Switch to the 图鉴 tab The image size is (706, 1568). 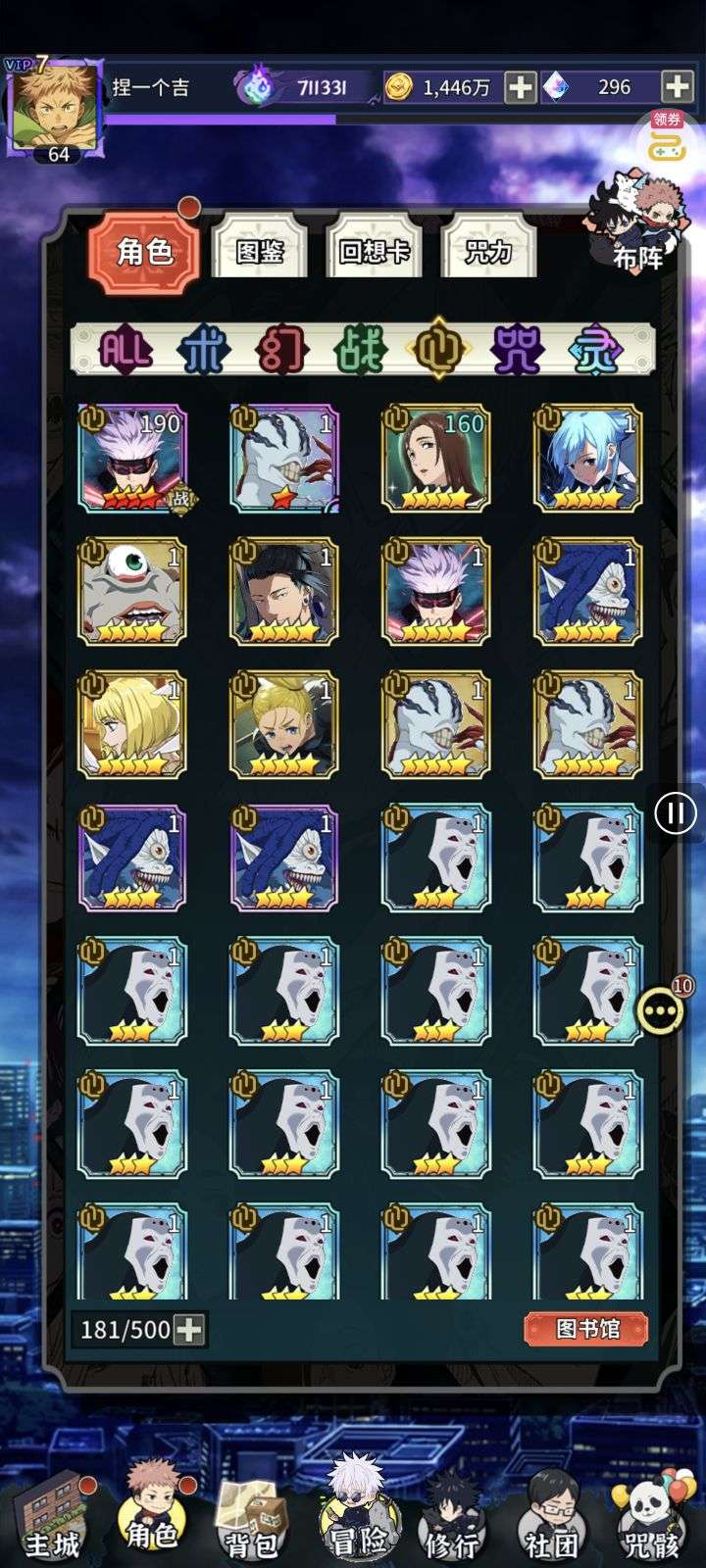coord(260,252)
